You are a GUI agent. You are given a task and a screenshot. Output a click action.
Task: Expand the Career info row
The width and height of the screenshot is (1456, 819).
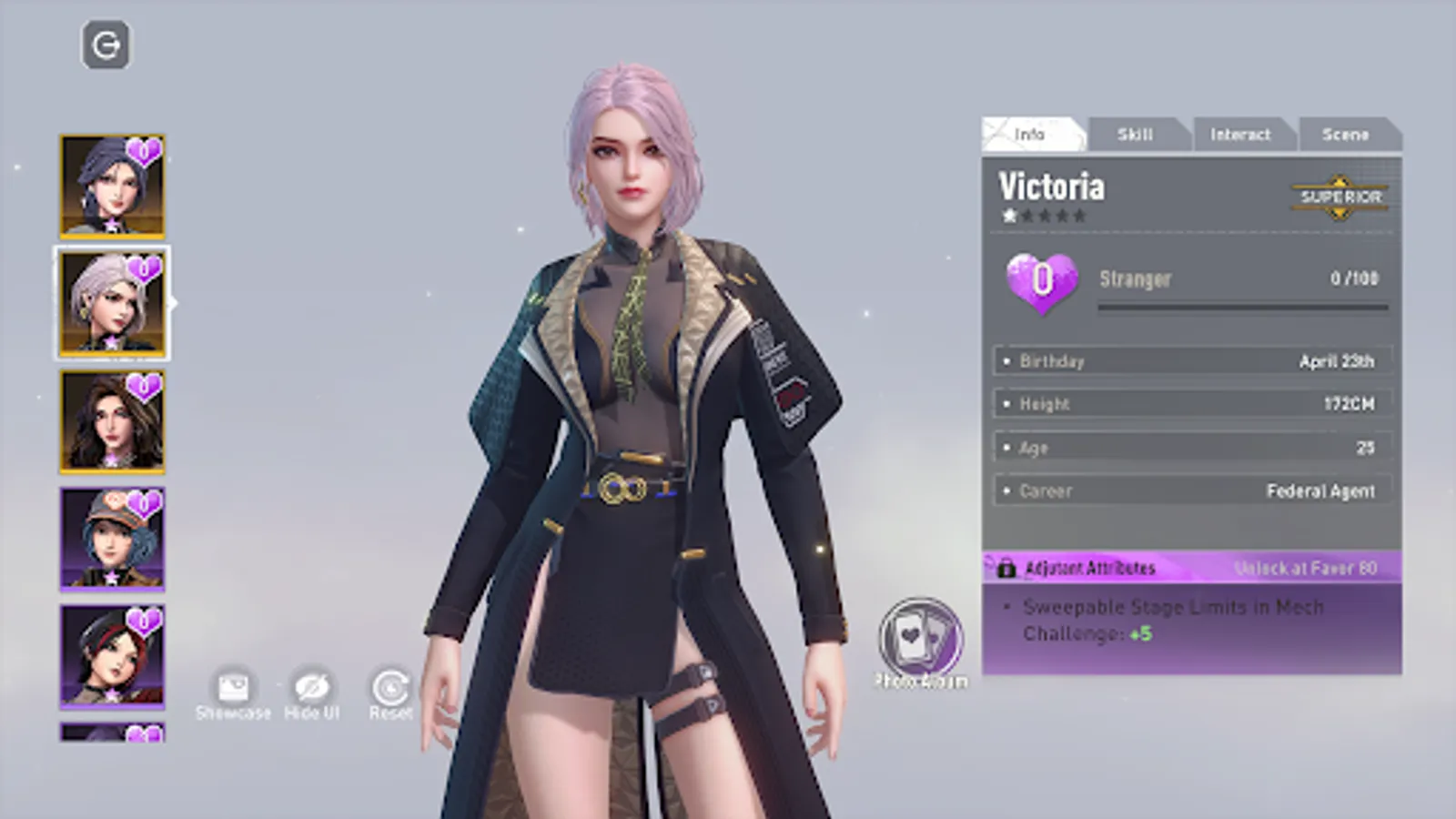point(1183,490)
